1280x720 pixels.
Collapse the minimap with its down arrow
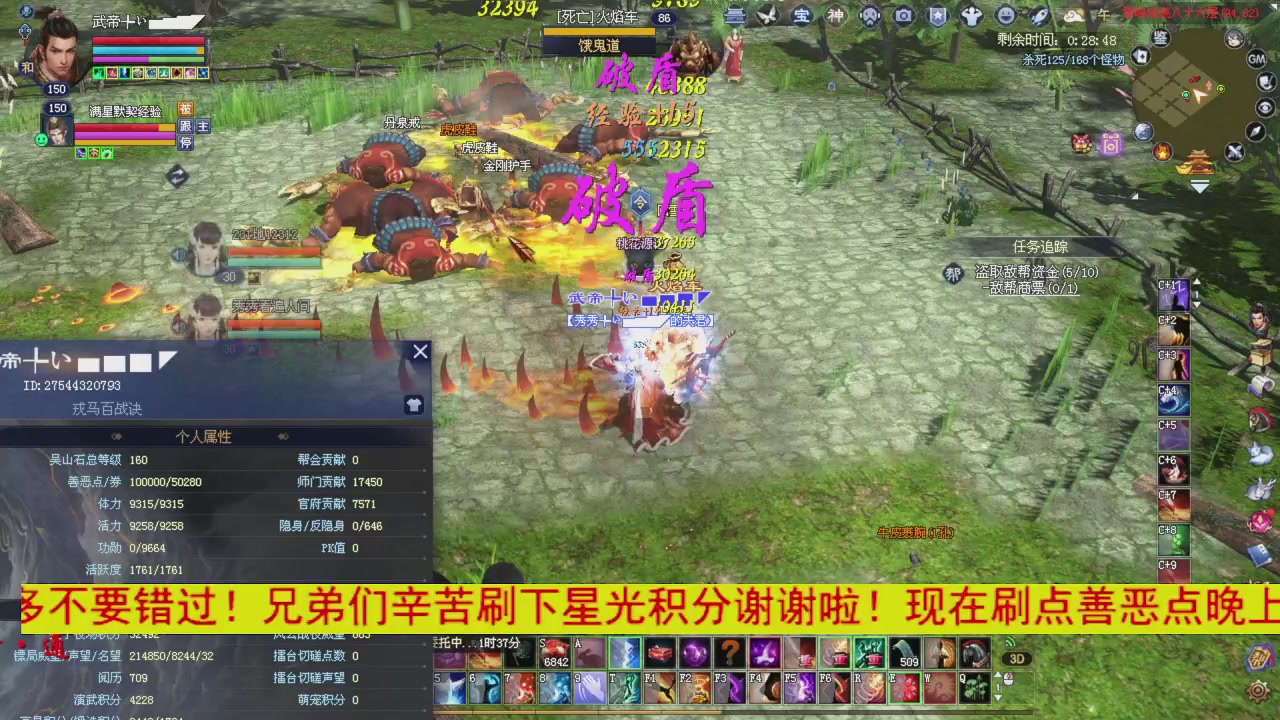[1200, 186]
